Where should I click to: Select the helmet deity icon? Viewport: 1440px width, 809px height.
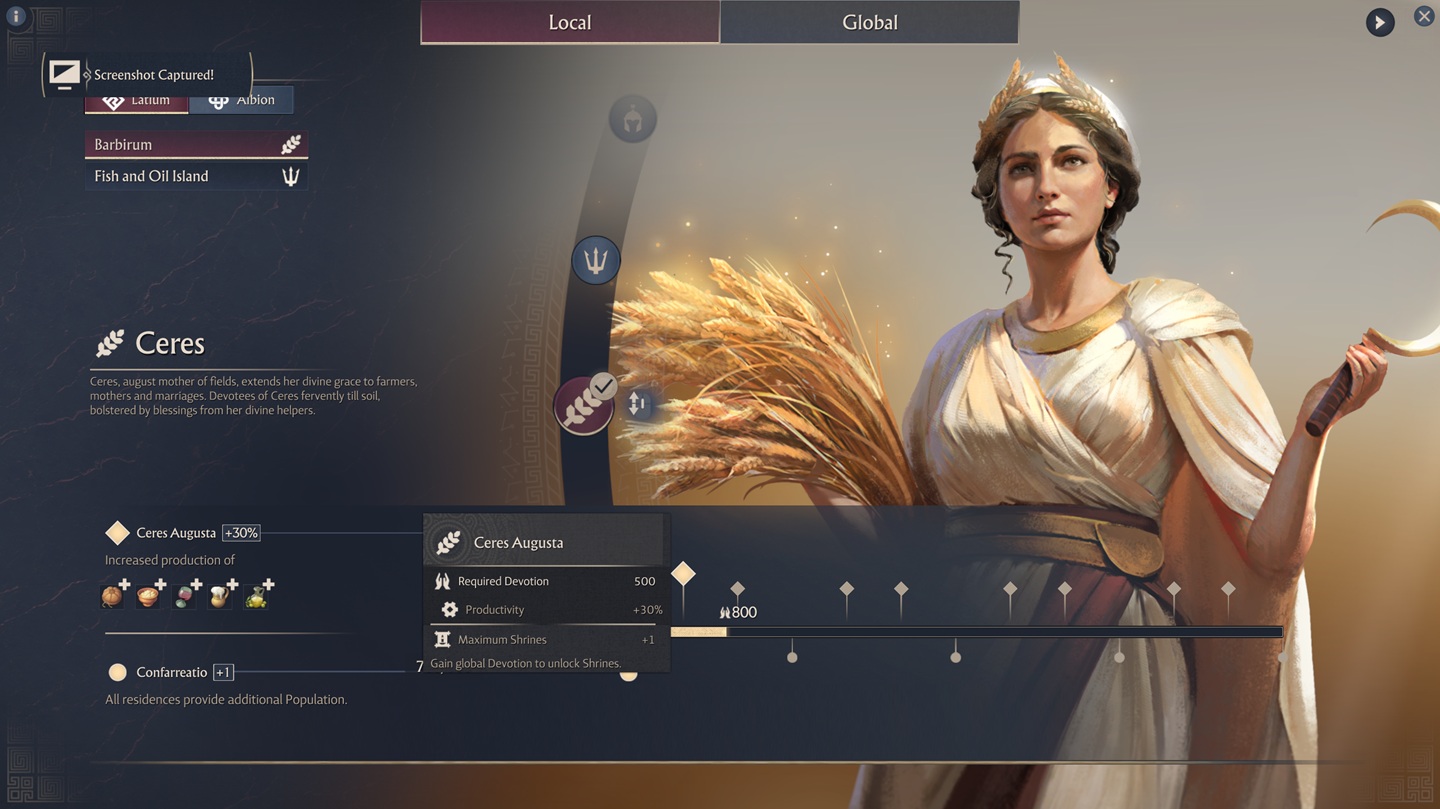tap(632, 120)
